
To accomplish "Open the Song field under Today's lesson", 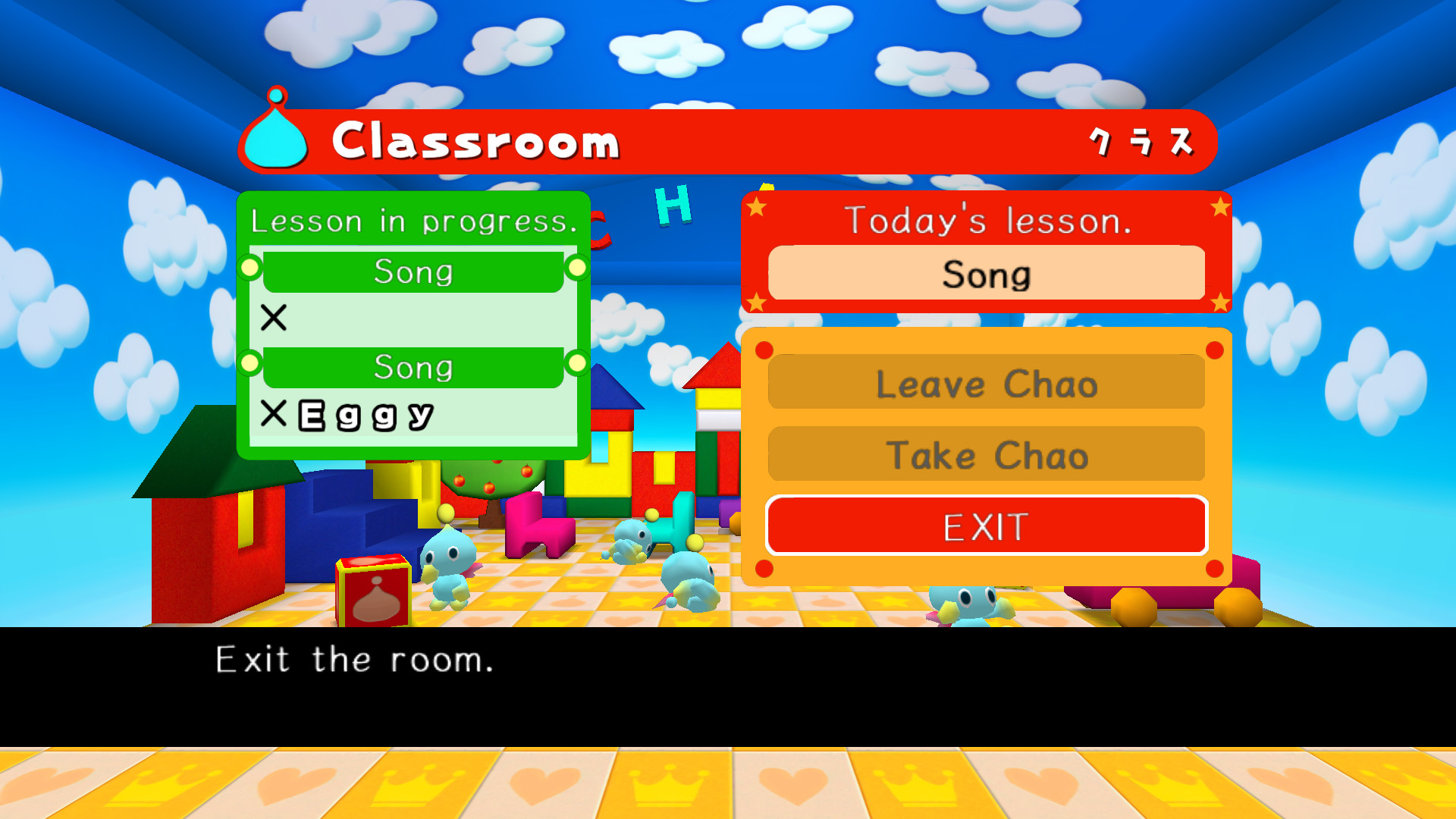I will 986,275.
